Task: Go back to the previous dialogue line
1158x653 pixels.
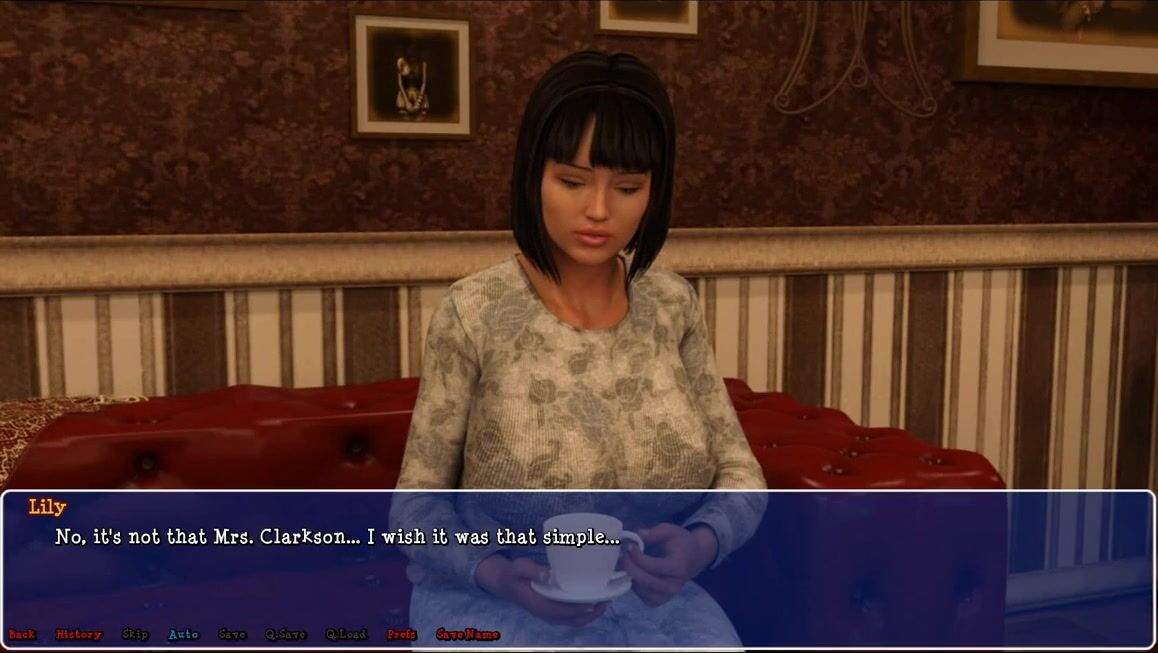Action: coord(22,634)
